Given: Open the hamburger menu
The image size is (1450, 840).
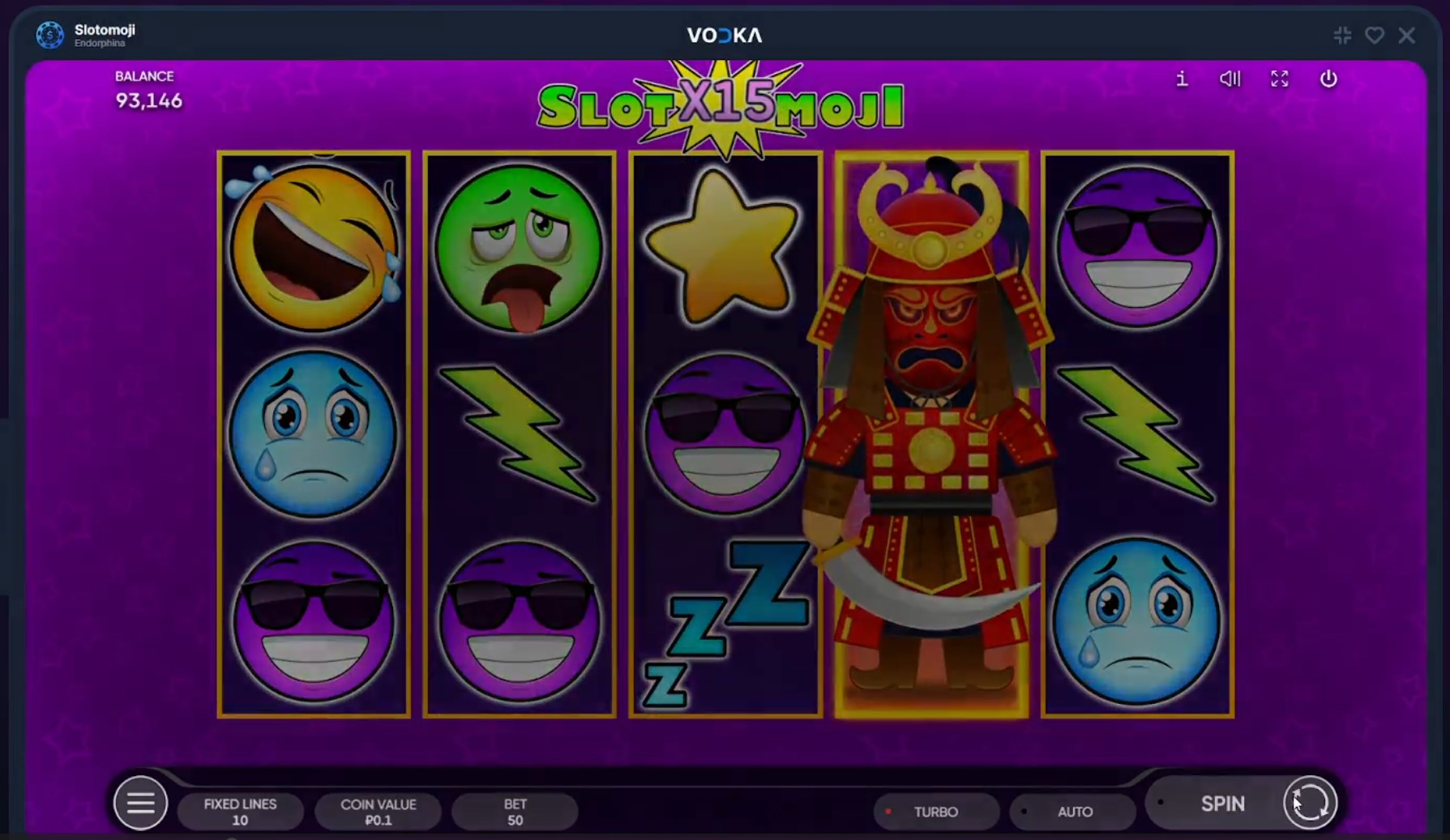Looking at the screenshot, I should click(140, 804).
